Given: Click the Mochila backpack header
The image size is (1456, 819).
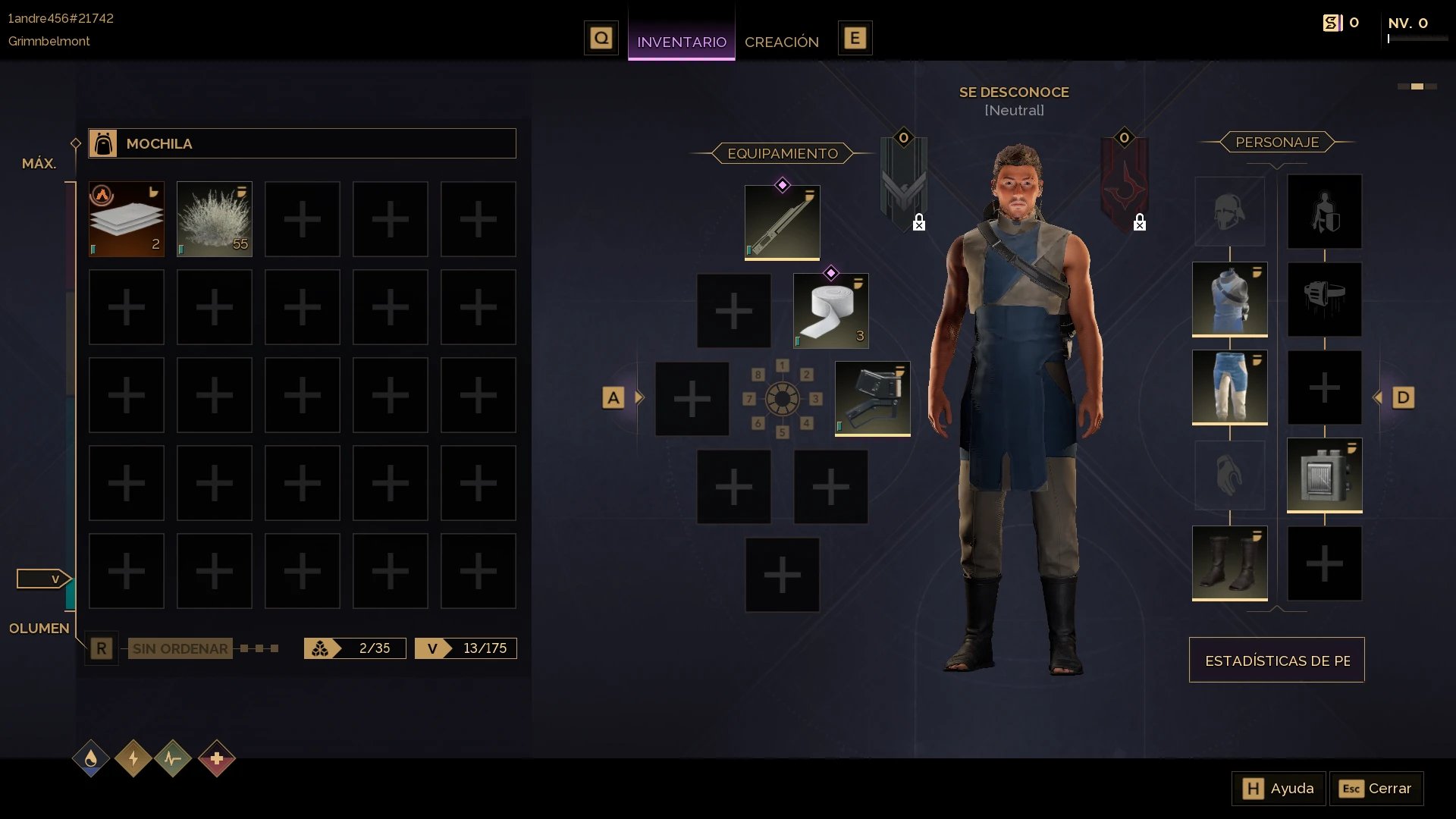Looking at the screenshot, I should [302, 143].
